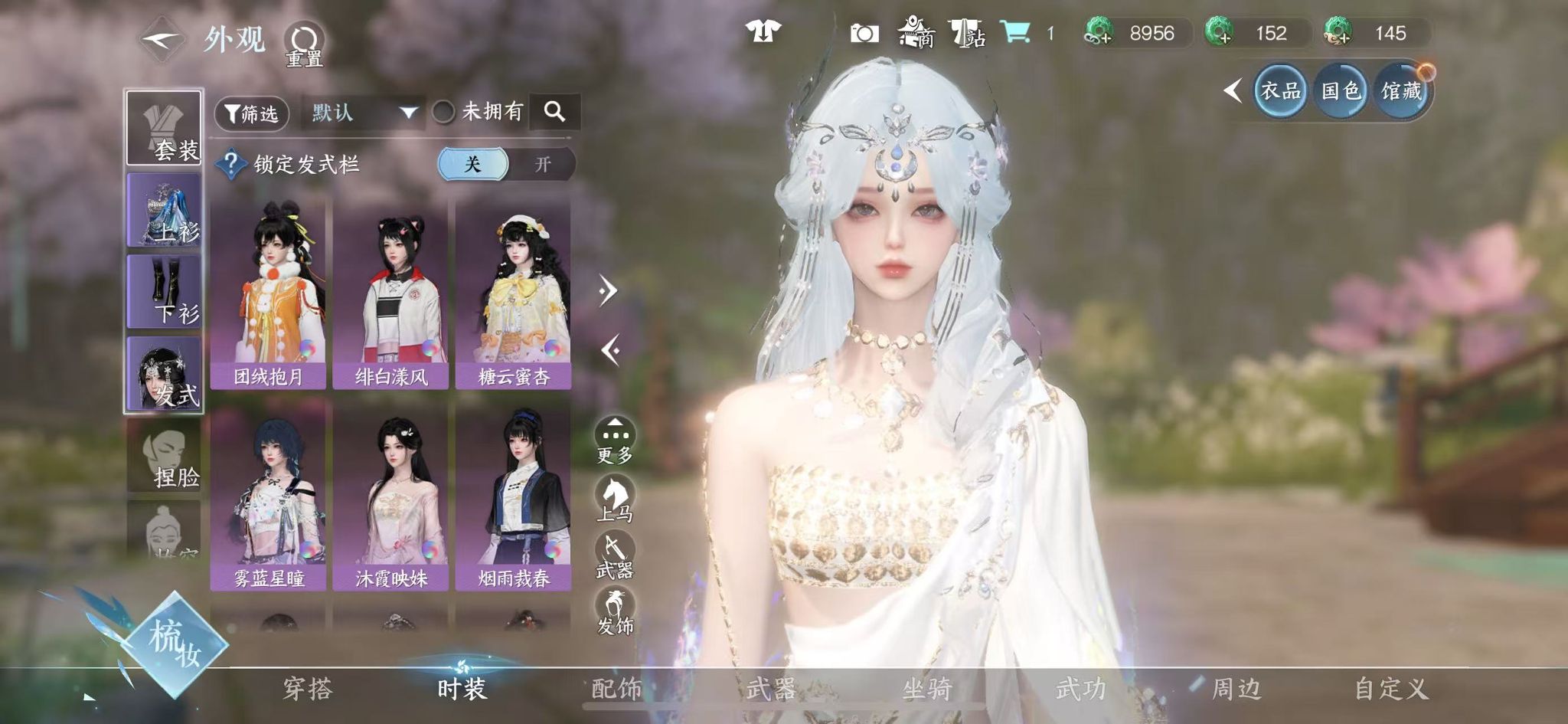This screenshot has height=724, width=1568.
Task: Turn the 锁定发式栏 toggle to 开
Action: point(542,164)
